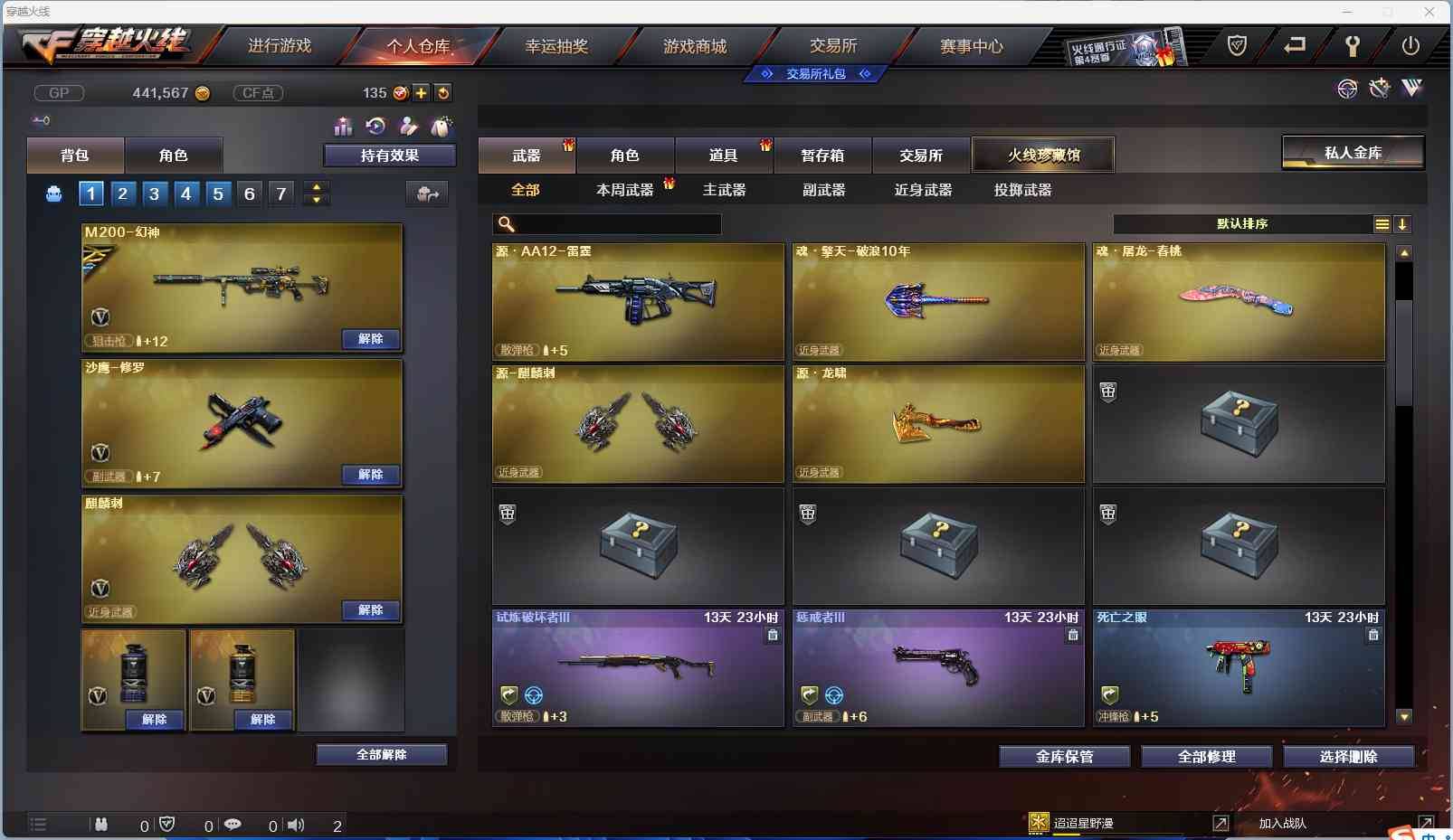This screenshot has height=840, width=1453.
Task: Switch to 角色 tab next to 背包
Action: (x=174, y=155)
